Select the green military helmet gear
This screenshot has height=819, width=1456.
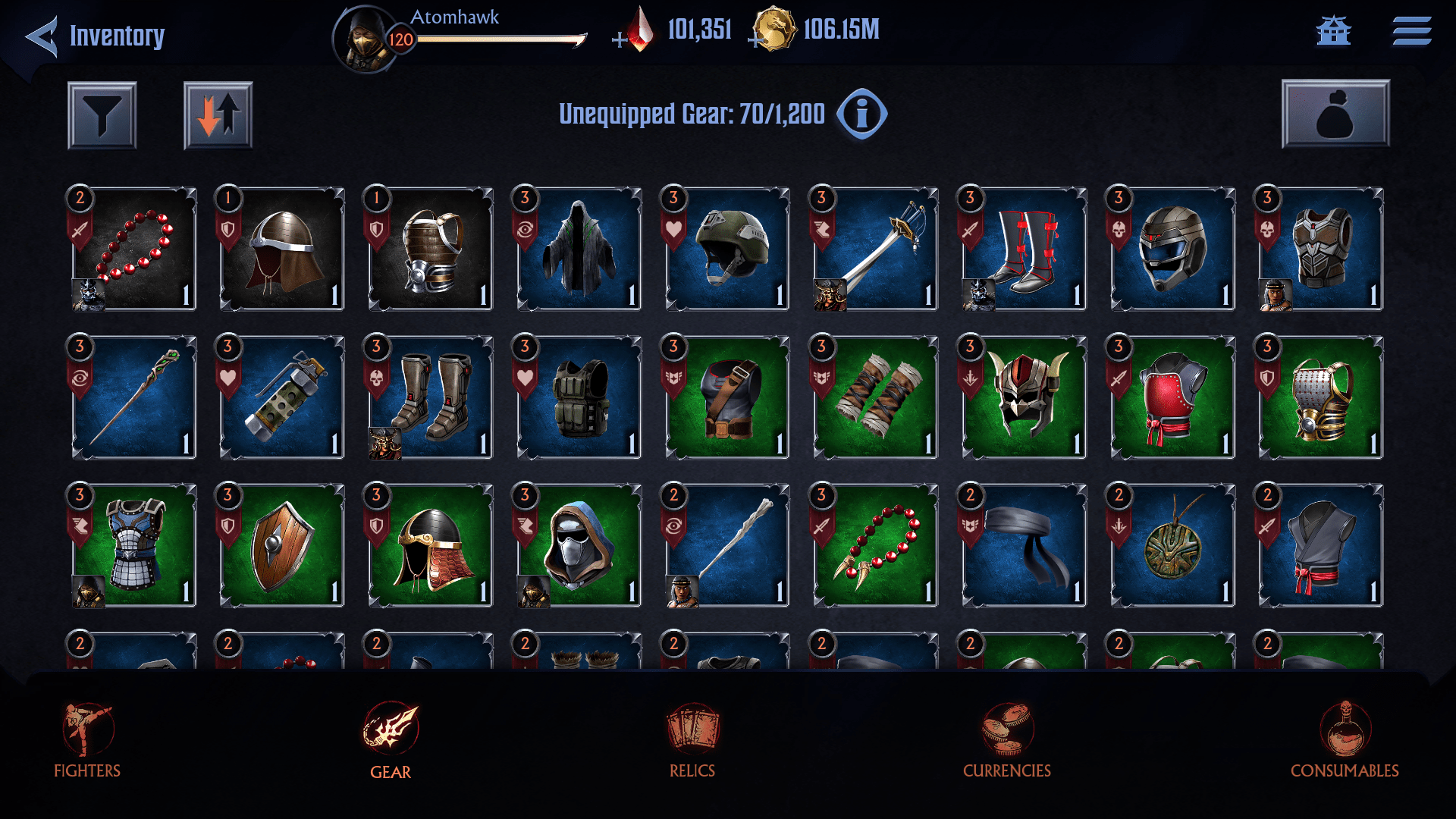coord(728,249)
